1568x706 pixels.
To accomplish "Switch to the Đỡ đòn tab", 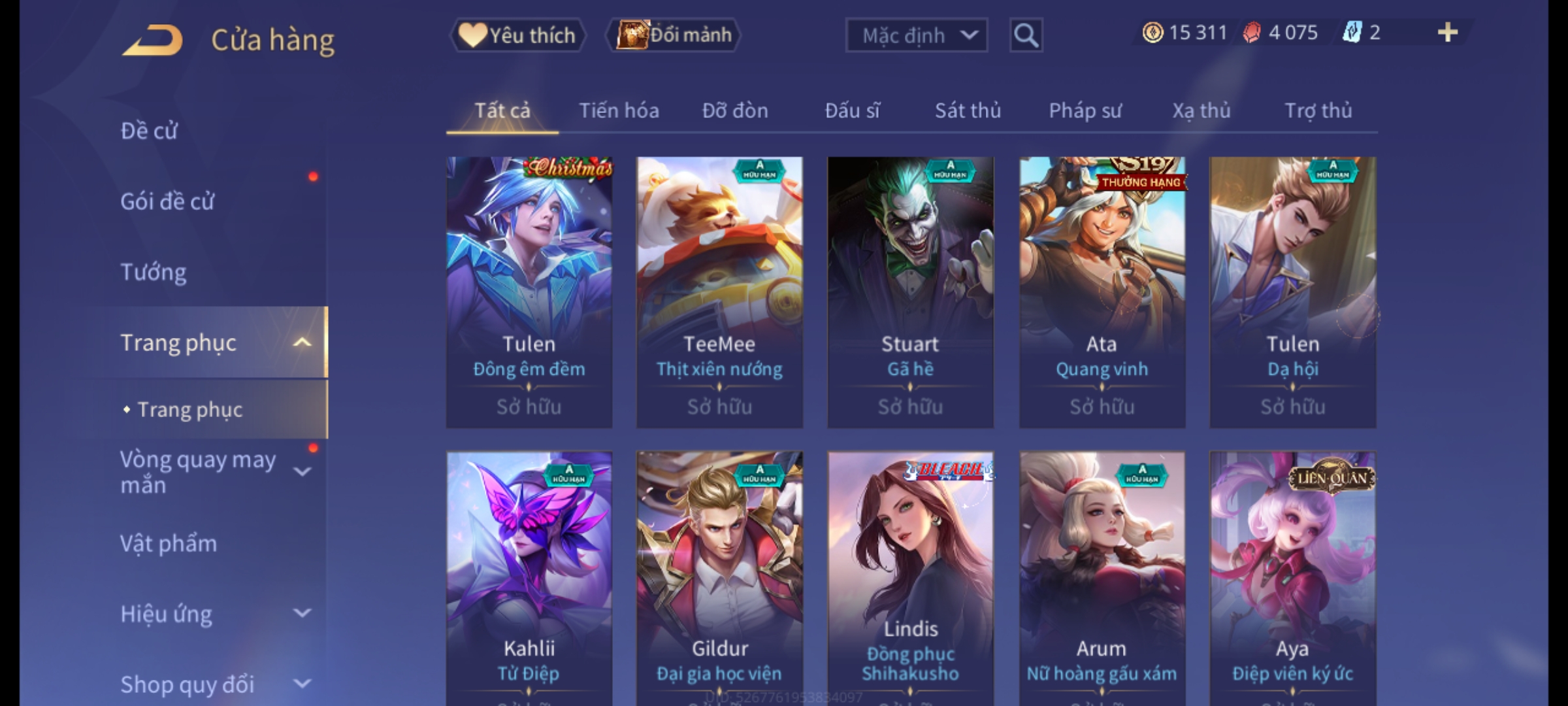I will point(735,111).
